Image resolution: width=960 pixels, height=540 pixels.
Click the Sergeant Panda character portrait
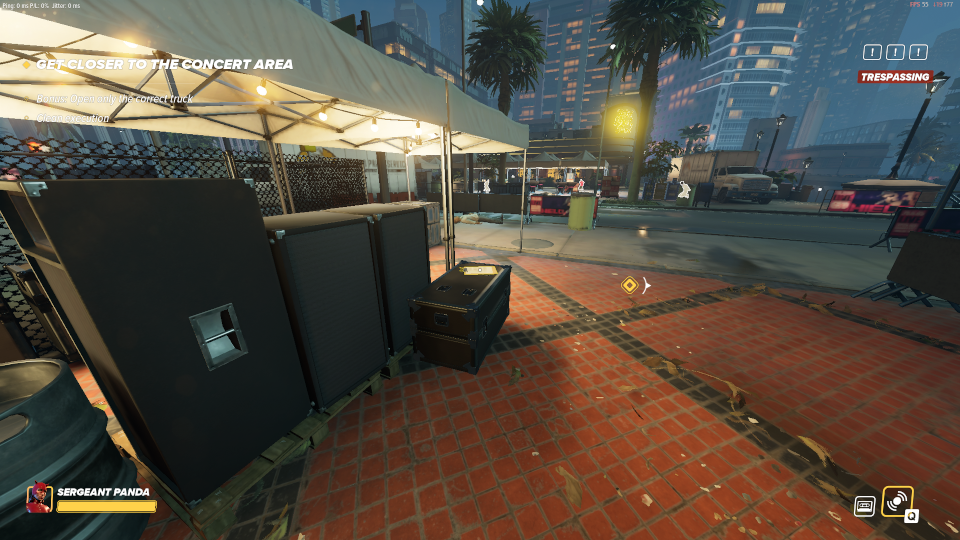(x=40, y=497)
